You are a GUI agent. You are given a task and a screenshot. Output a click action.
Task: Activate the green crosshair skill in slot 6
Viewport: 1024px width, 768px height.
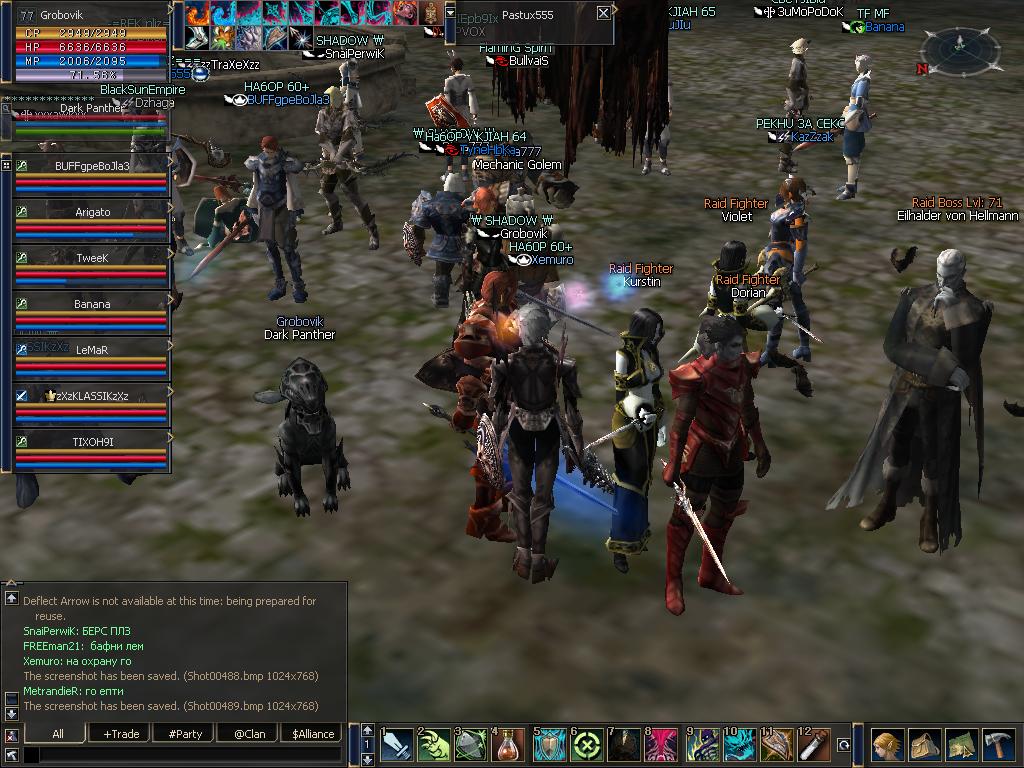pos(587,746)
